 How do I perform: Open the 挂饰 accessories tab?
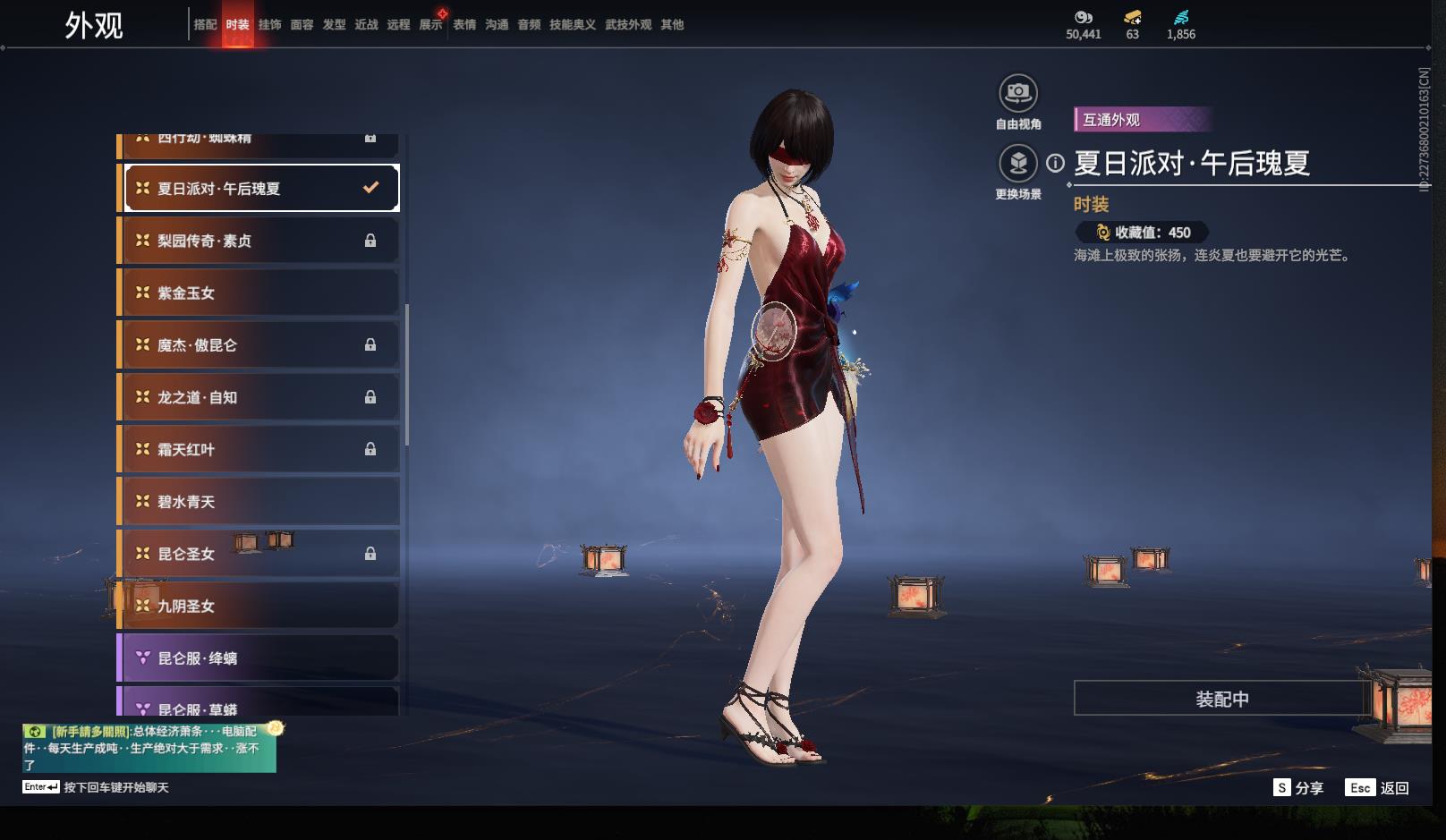269,25
